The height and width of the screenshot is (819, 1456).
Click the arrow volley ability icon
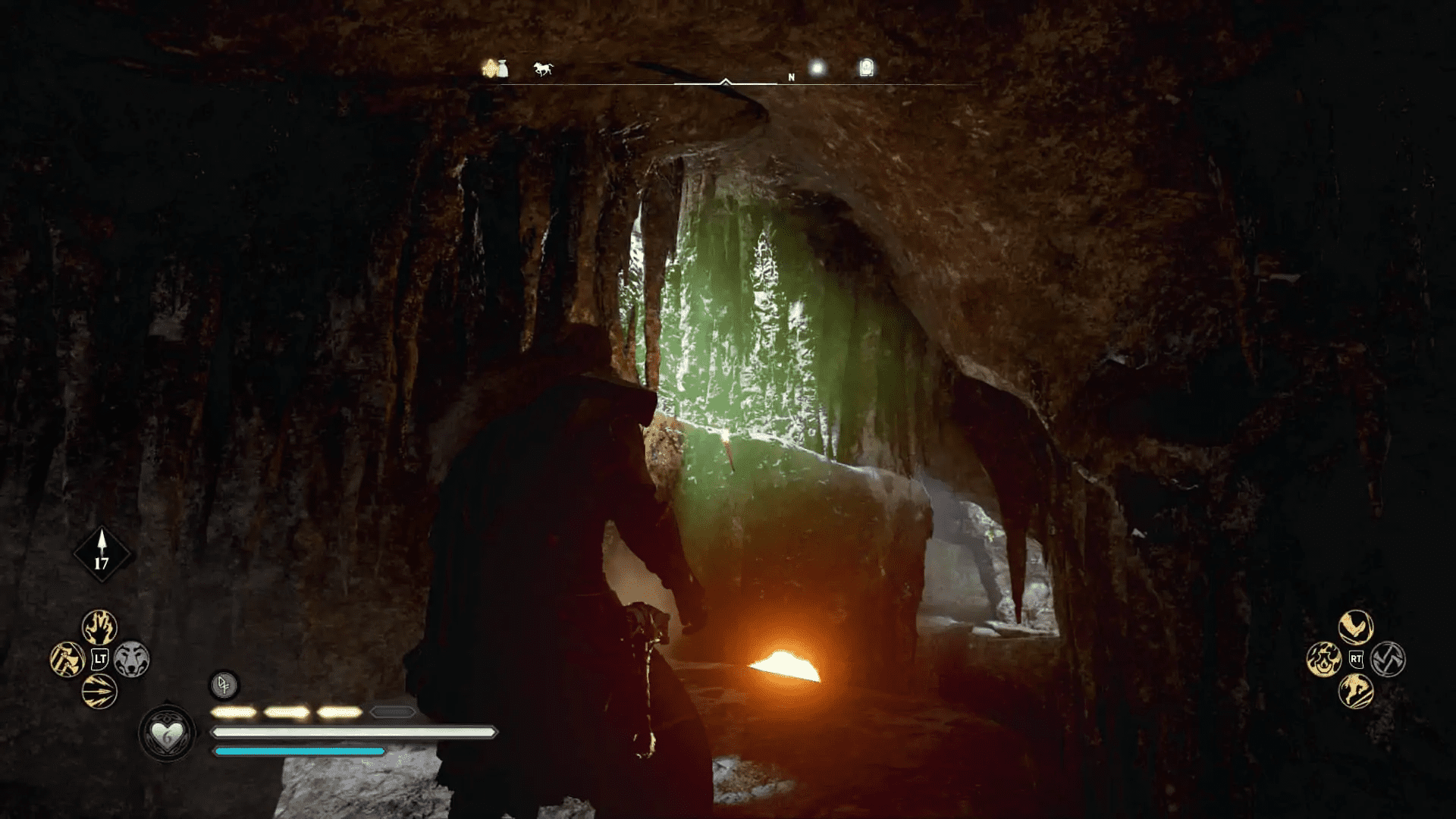(x=99, y=691)
